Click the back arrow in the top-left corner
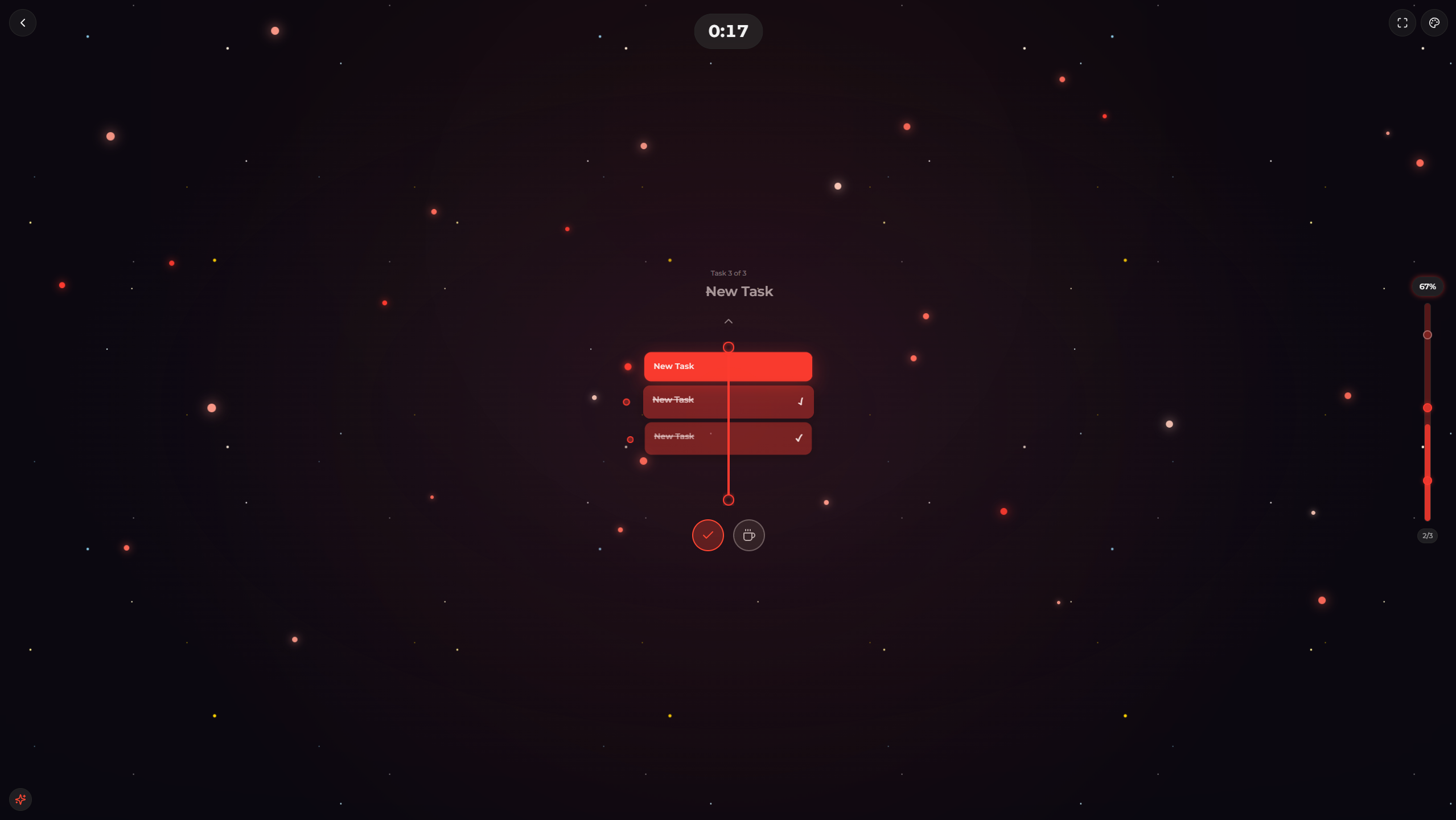 click(x=23, y=23)
